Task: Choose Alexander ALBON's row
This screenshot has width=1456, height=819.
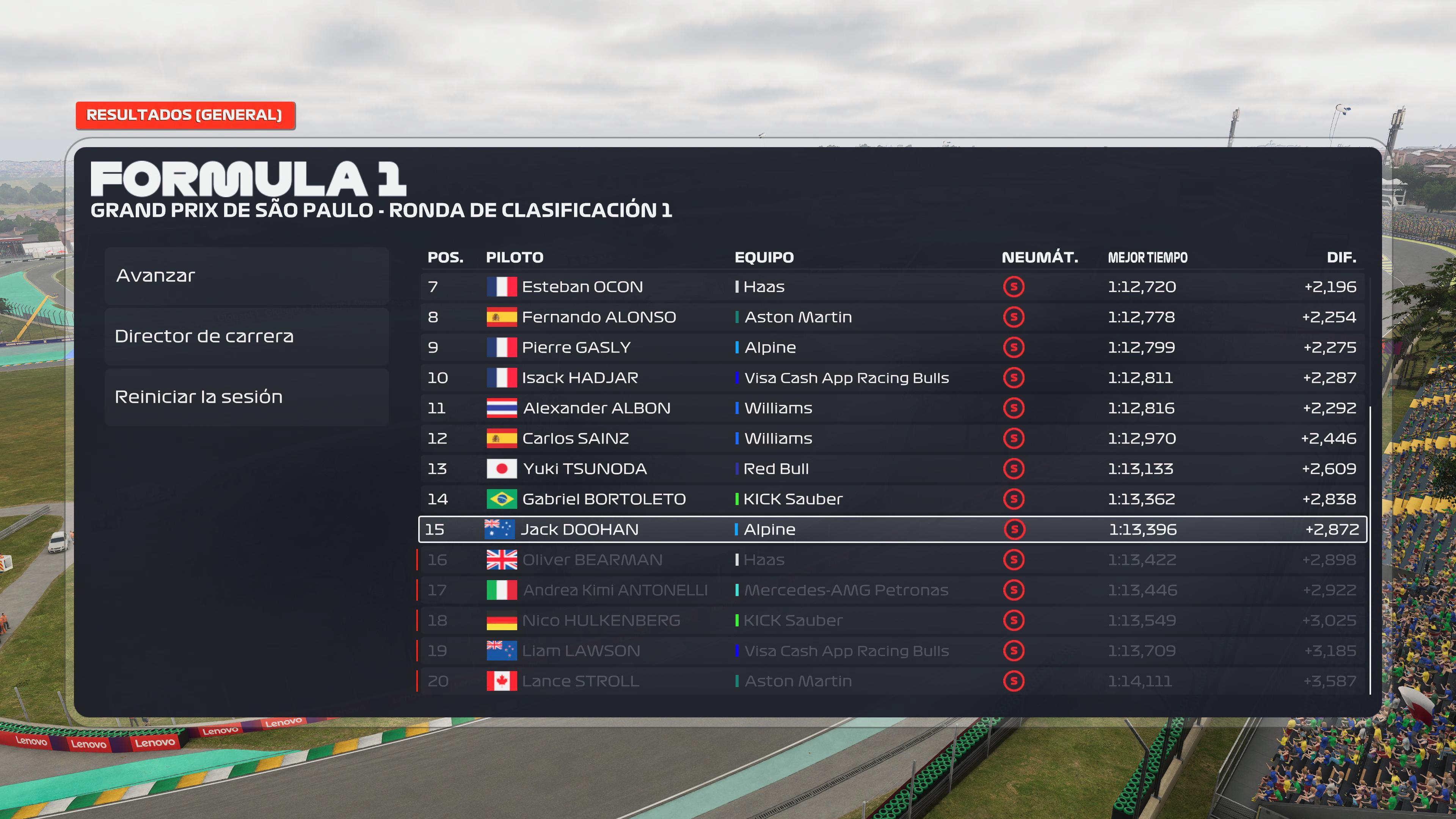Action: [892, 408]
